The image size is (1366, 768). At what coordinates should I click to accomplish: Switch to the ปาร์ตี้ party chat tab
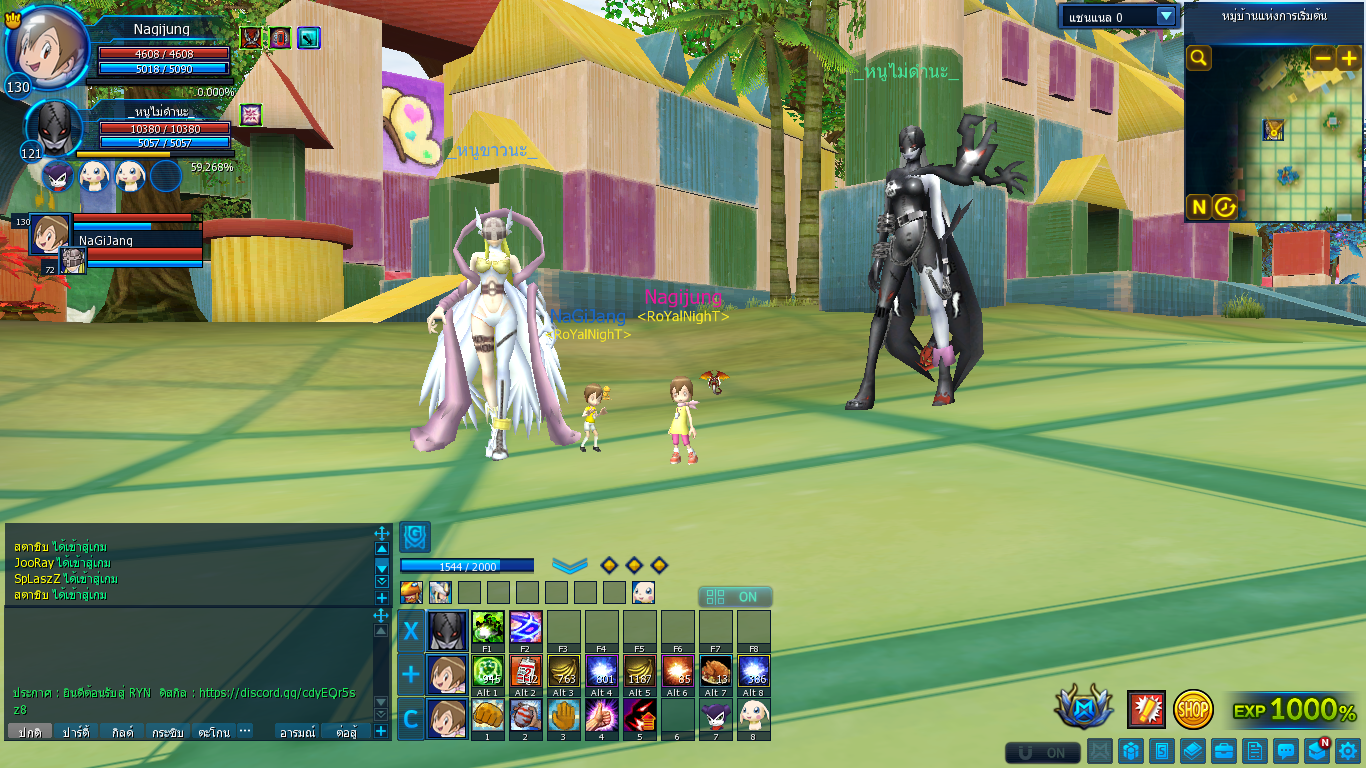[76, 732]
